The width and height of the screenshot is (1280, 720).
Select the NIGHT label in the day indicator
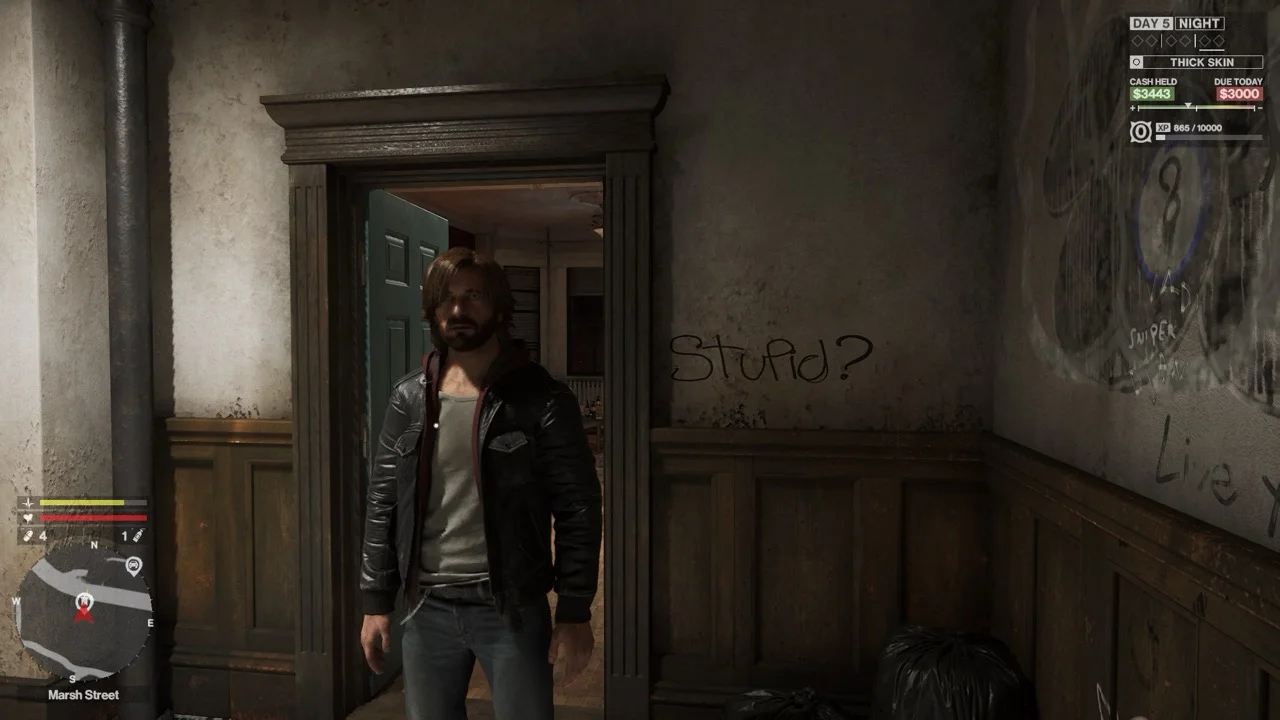tap(1199, 24)
